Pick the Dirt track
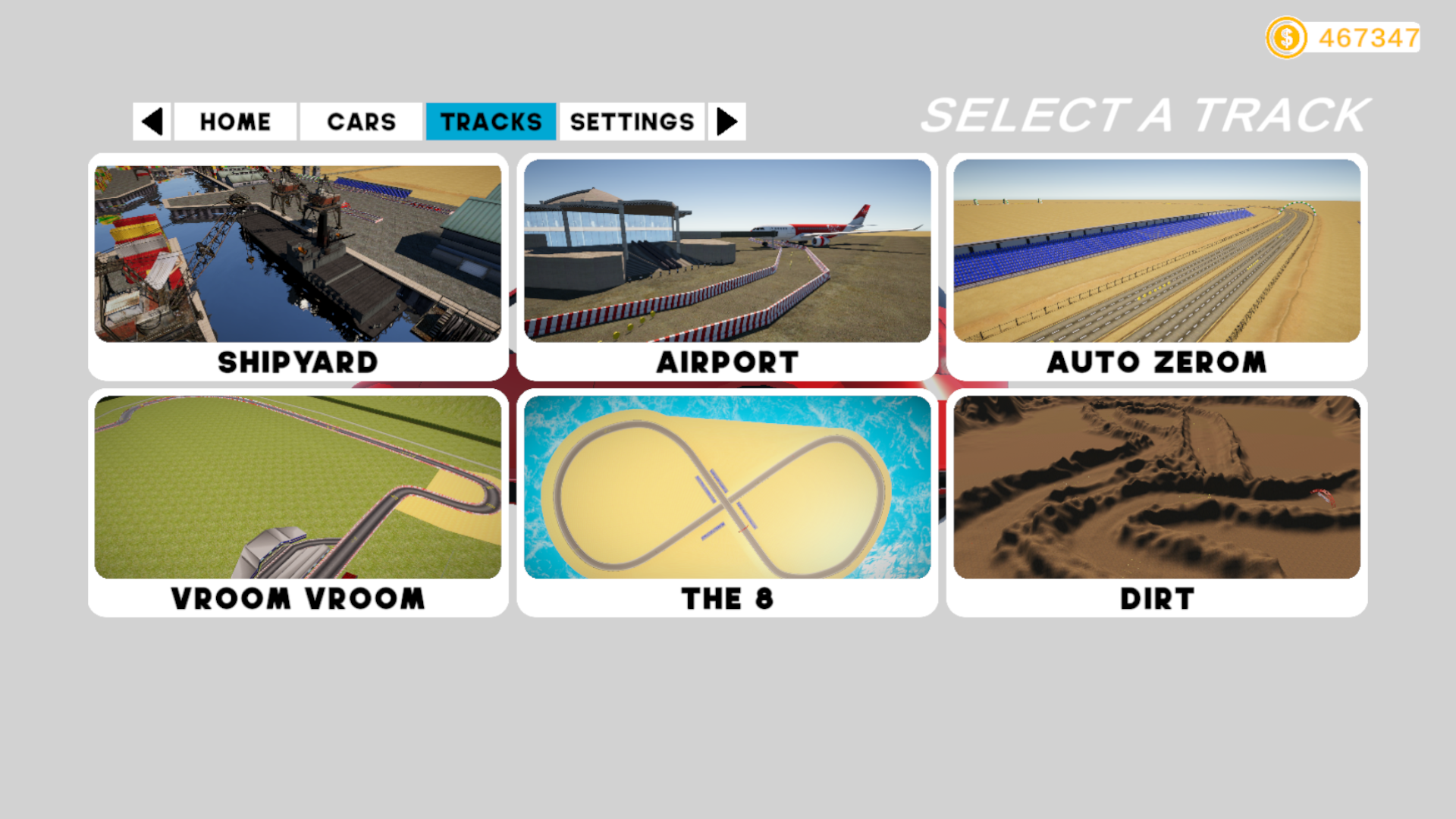The height and width of the screenshot is (819, 1456). pyautogui.click(x=1156, y=502)
